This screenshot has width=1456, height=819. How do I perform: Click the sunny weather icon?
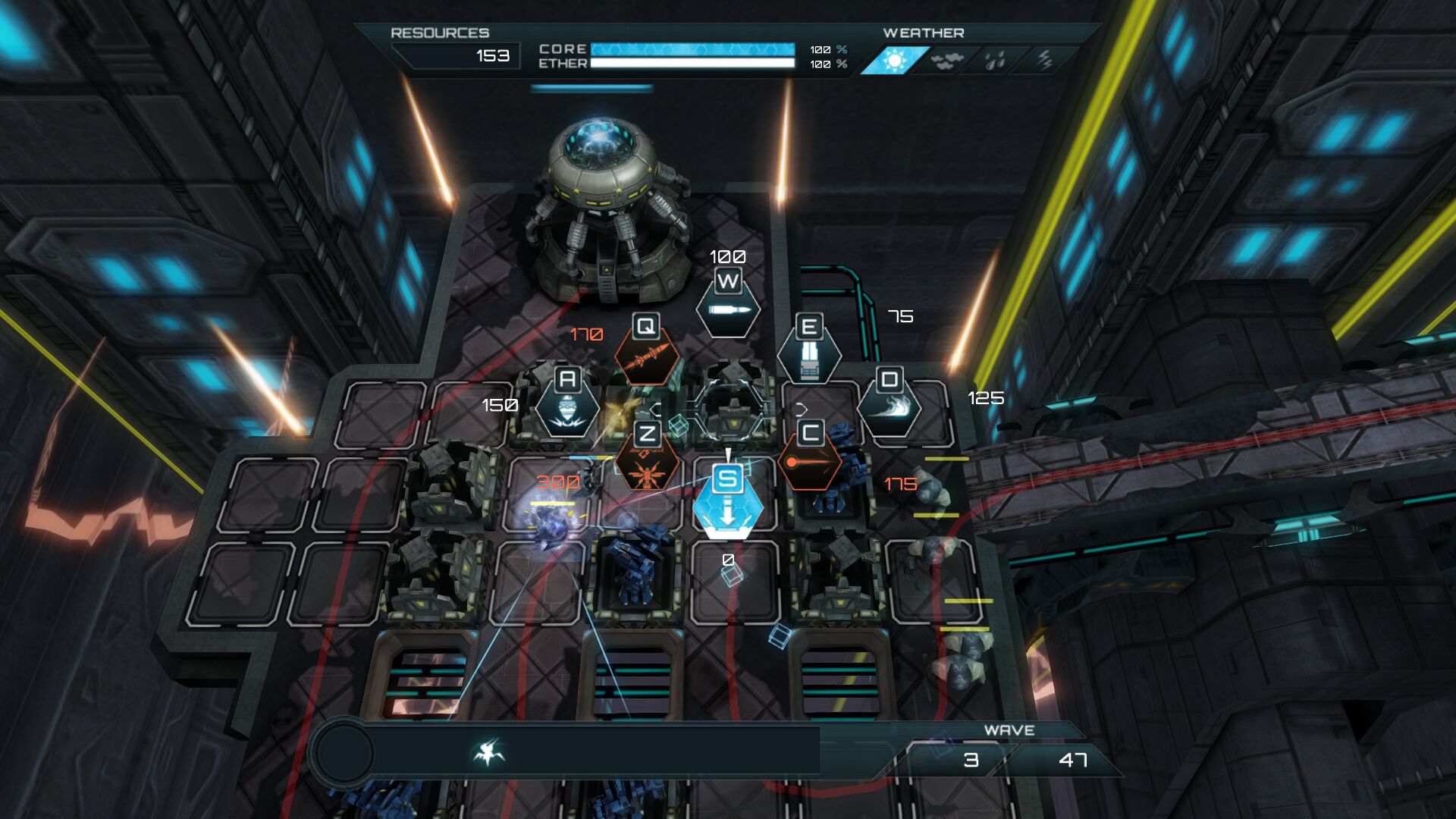tap(895, 61)
